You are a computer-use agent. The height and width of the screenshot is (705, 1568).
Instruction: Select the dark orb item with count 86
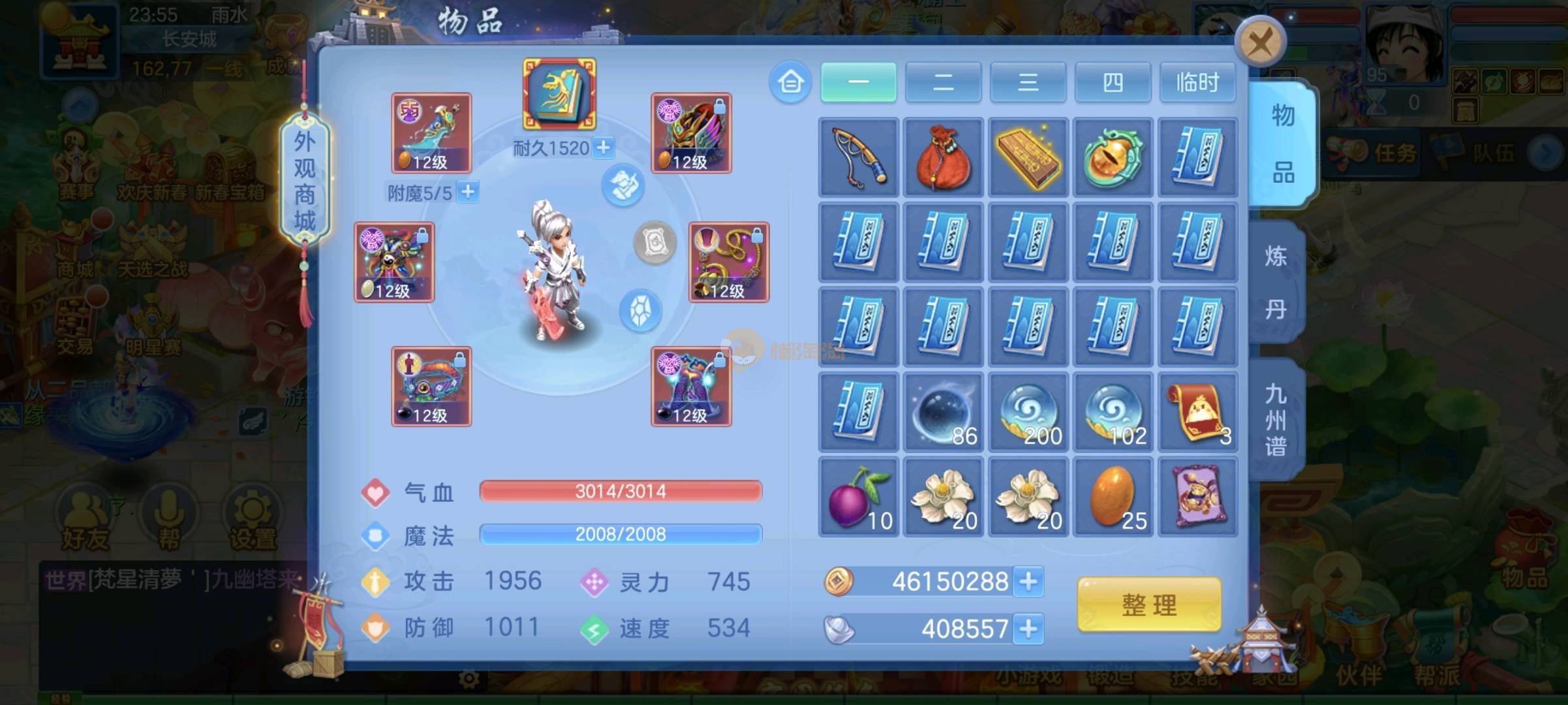944,412
